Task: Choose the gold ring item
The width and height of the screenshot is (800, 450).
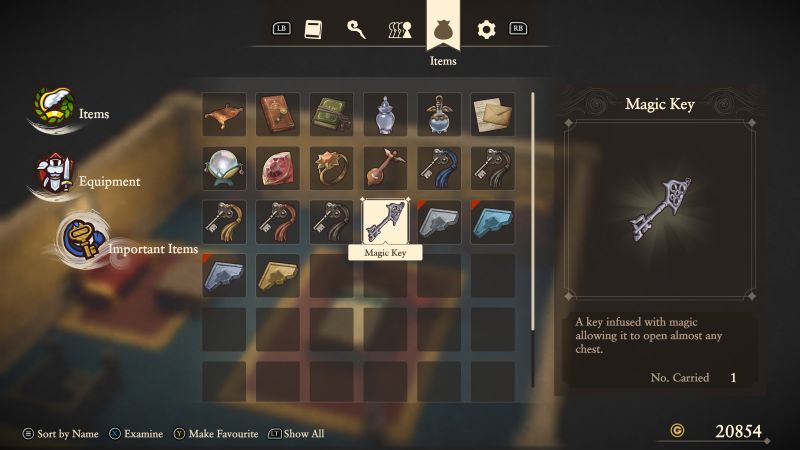Action: 332,168
